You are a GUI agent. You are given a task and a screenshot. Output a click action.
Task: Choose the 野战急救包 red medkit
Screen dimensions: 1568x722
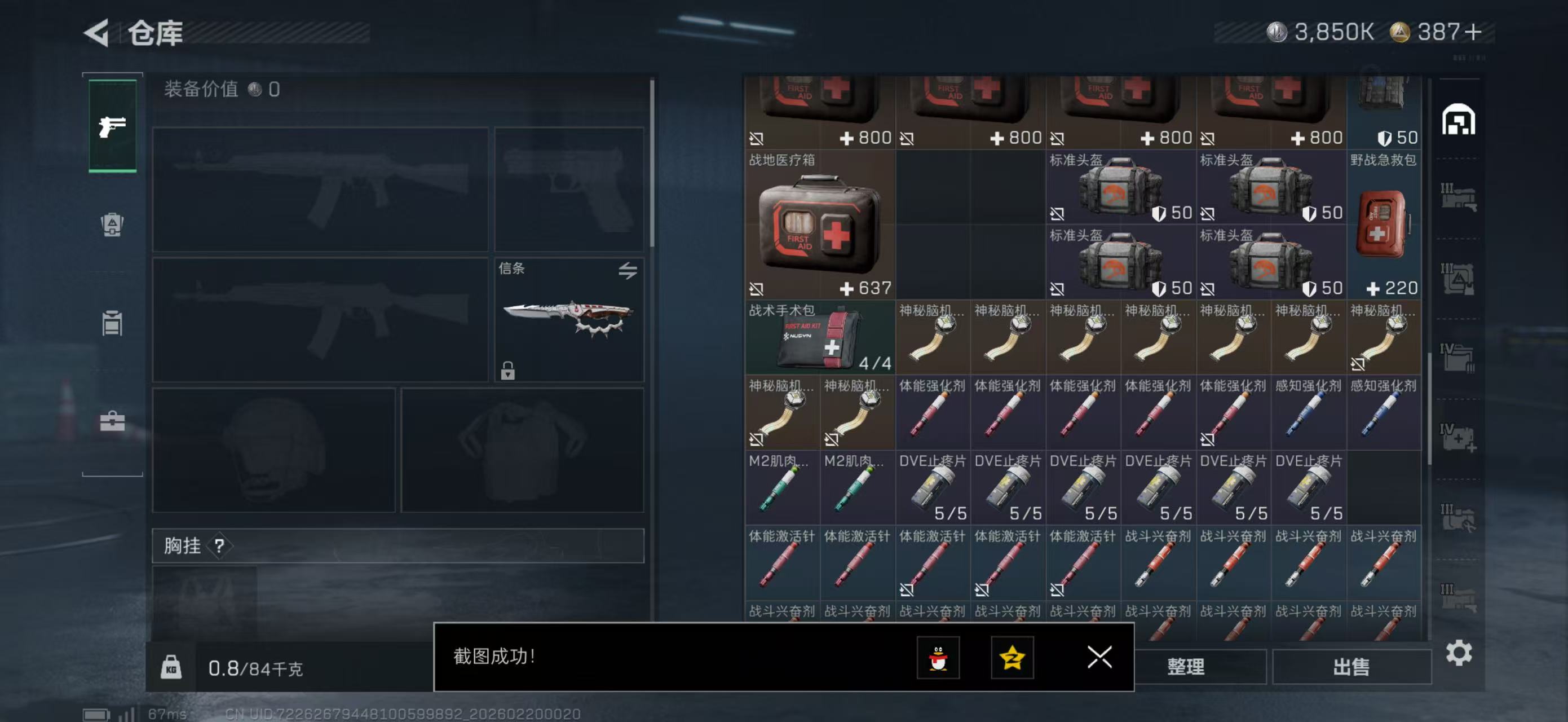click(x=1383, y=224)
